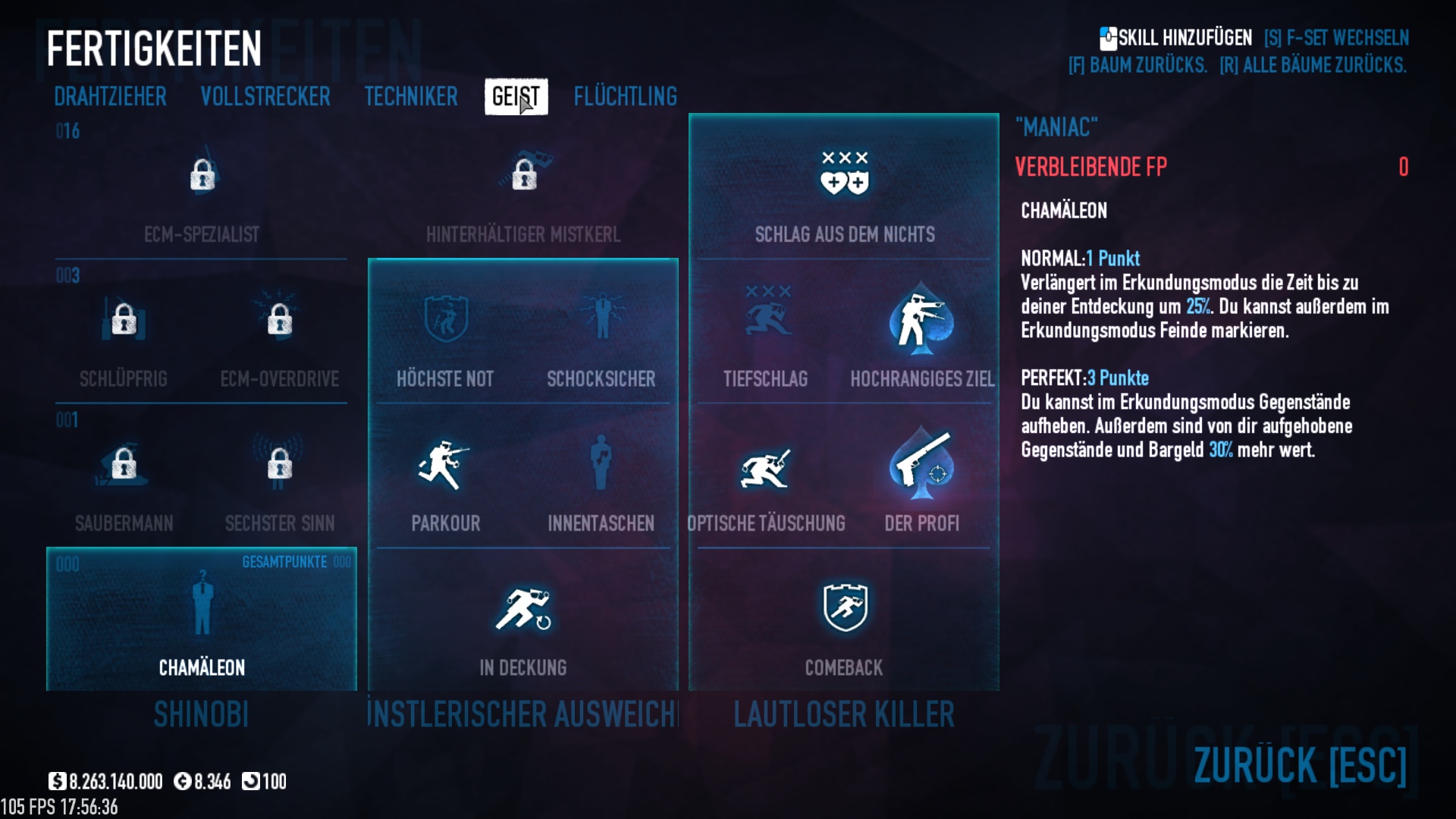Open the Vollstrecker skill tree tab
This screenshot has width=1456, height=819.
(265, 96)
